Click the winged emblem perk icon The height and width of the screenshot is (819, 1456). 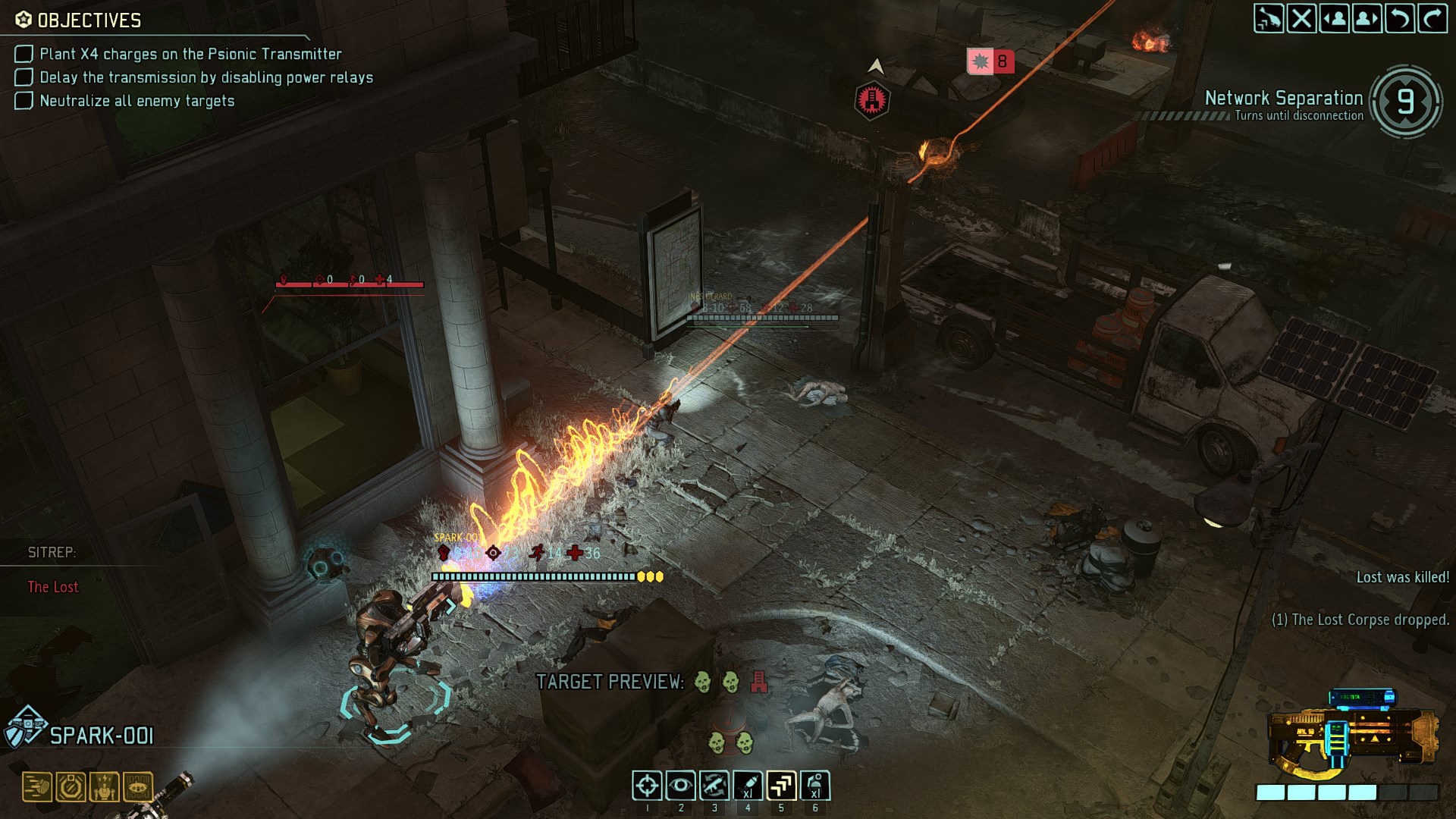137,787
